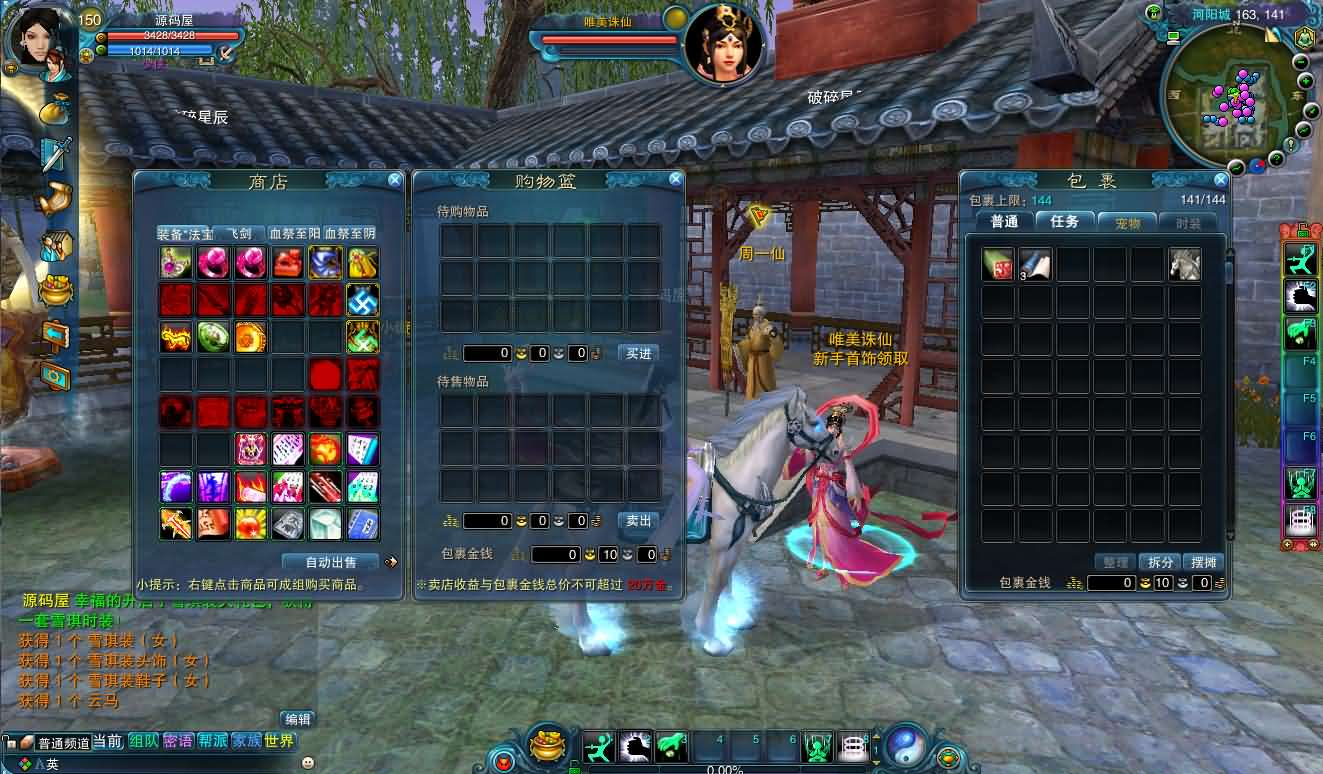
Task: Select the blue-and-gold swastika shop item
Action: click(362, 299)
